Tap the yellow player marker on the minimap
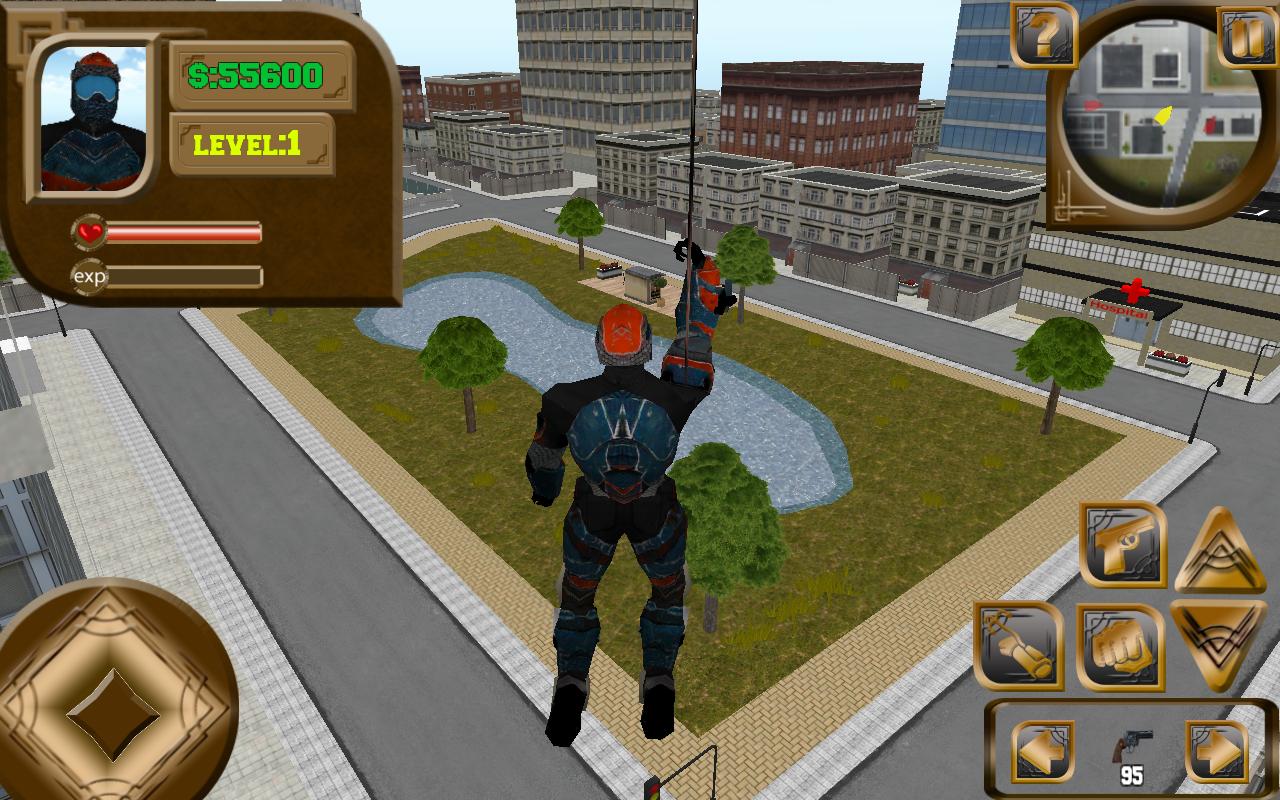This screenshot has height=800, width=1280. [x=1163, y=115]
